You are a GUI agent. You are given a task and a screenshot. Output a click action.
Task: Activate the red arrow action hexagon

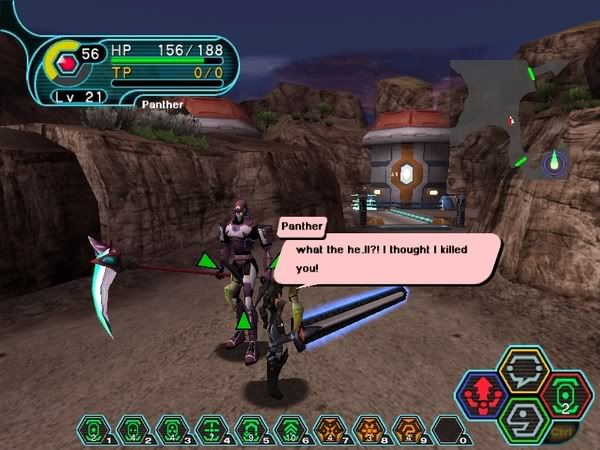click(482, 394)
